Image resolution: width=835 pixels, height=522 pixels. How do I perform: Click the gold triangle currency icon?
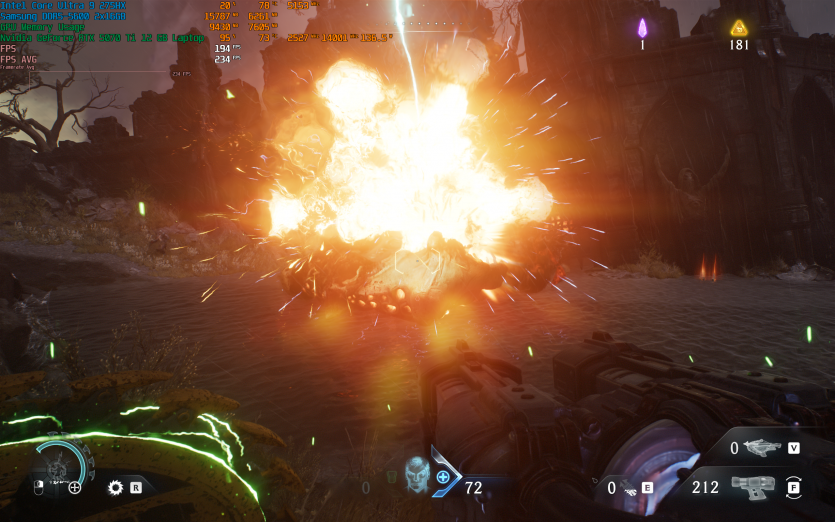[739, 27]
